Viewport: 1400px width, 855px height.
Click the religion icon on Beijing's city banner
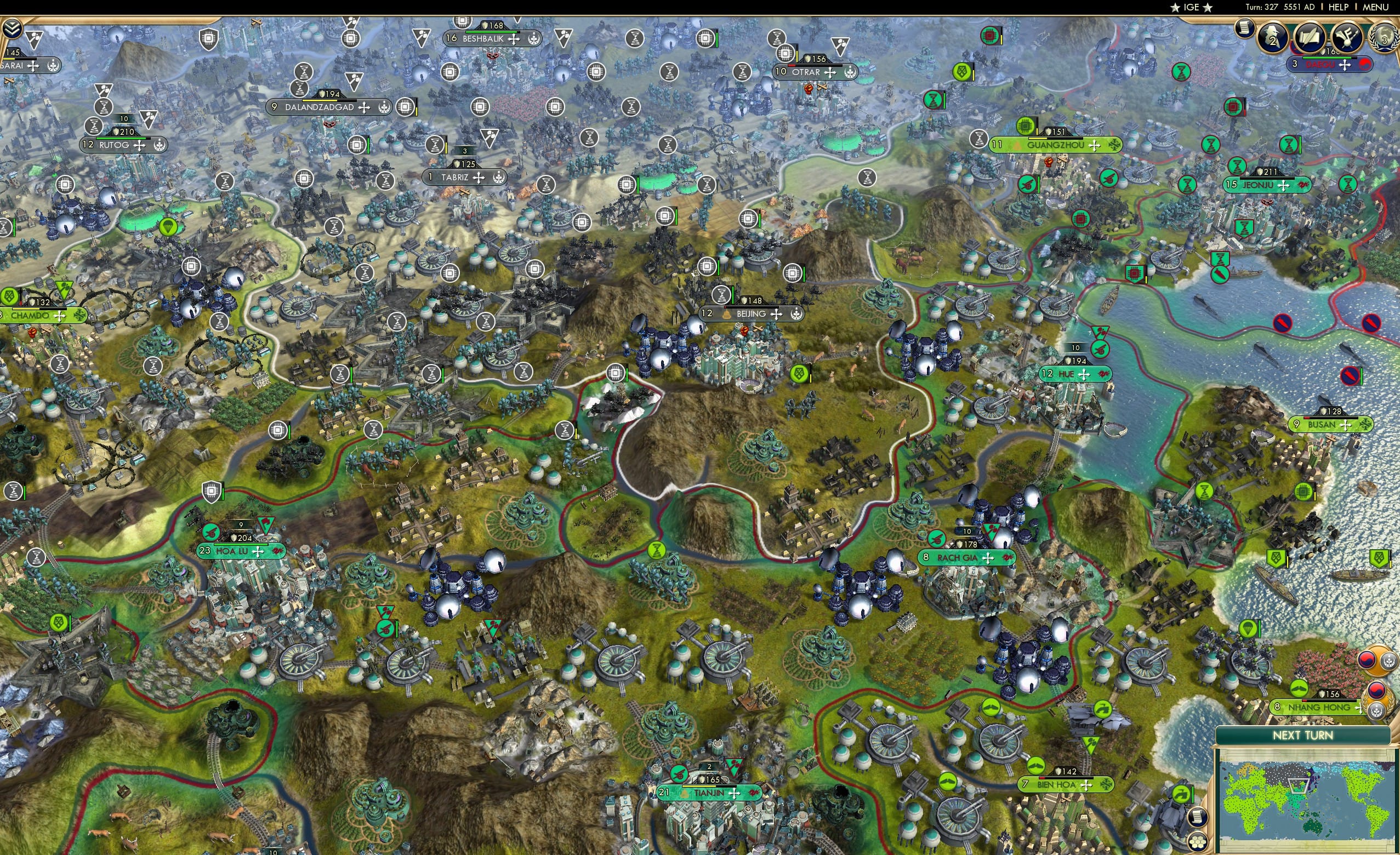[795, 313]
